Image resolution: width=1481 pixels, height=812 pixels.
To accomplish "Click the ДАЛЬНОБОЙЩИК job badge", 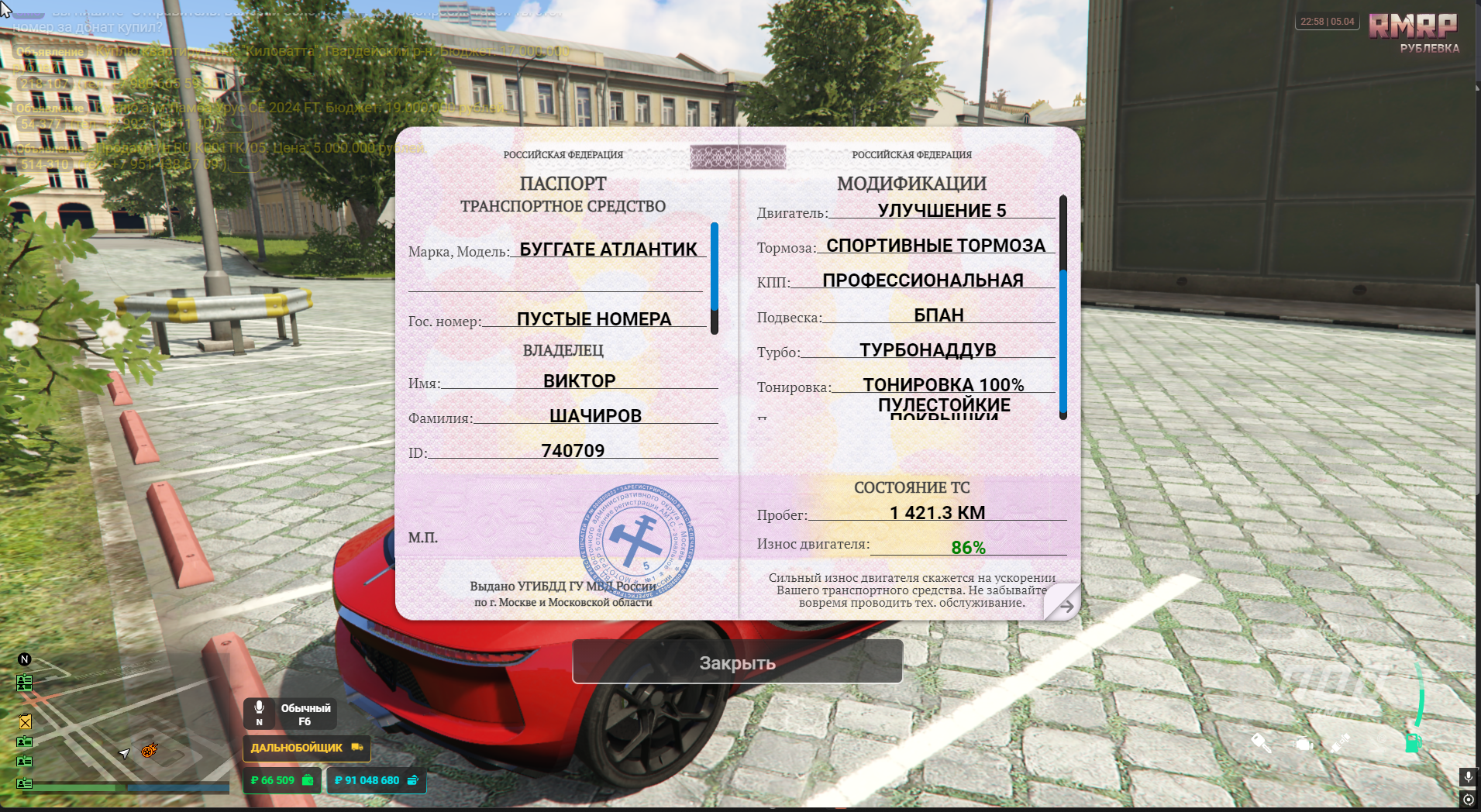I will pyautogui.click(x=306, y=748).
